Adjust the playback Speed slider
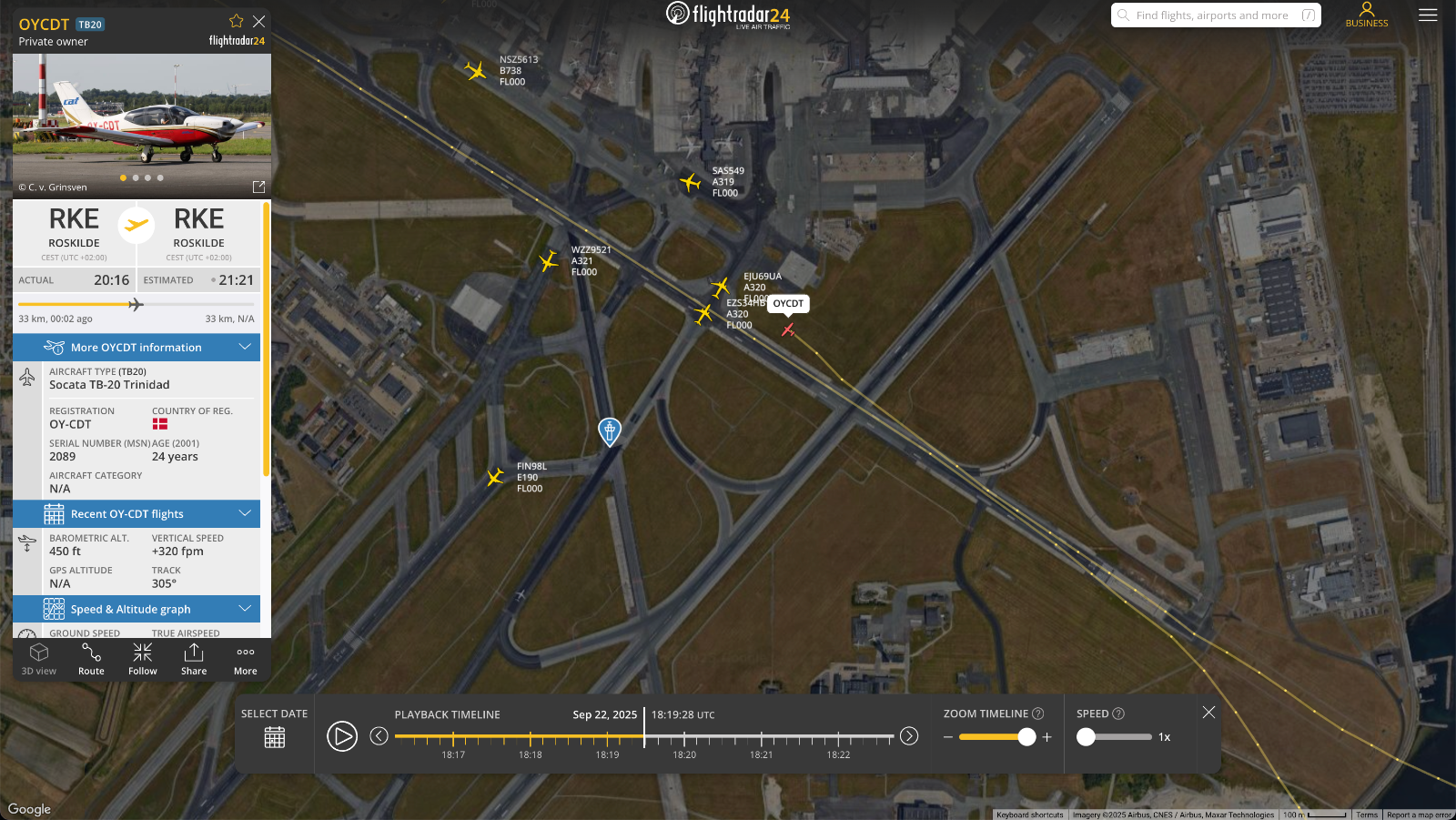 (x=1087, y=737)
